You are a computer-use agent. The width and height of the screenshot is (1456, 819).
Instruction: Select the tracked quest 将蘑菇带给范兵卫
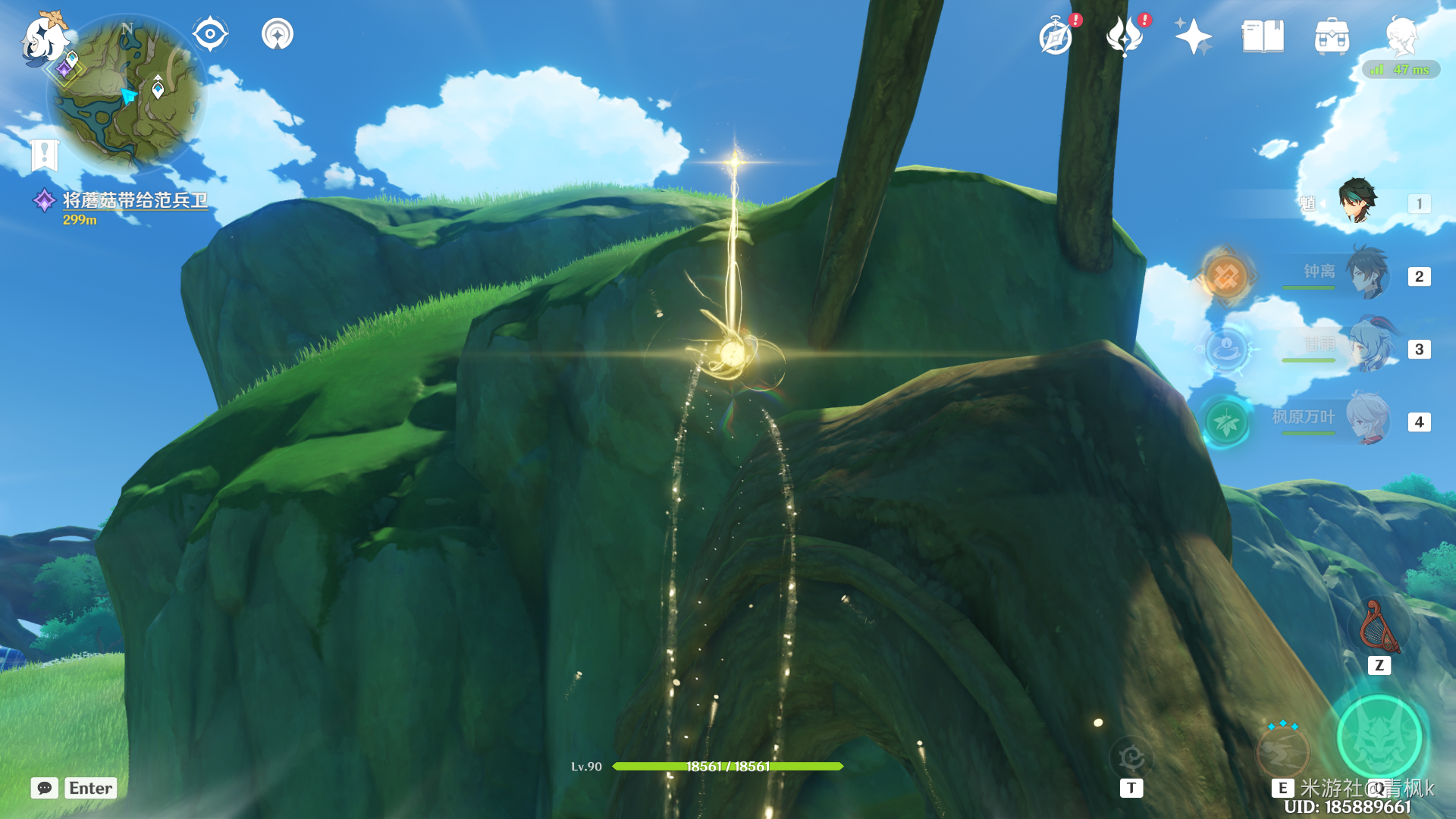pos(134,200)
